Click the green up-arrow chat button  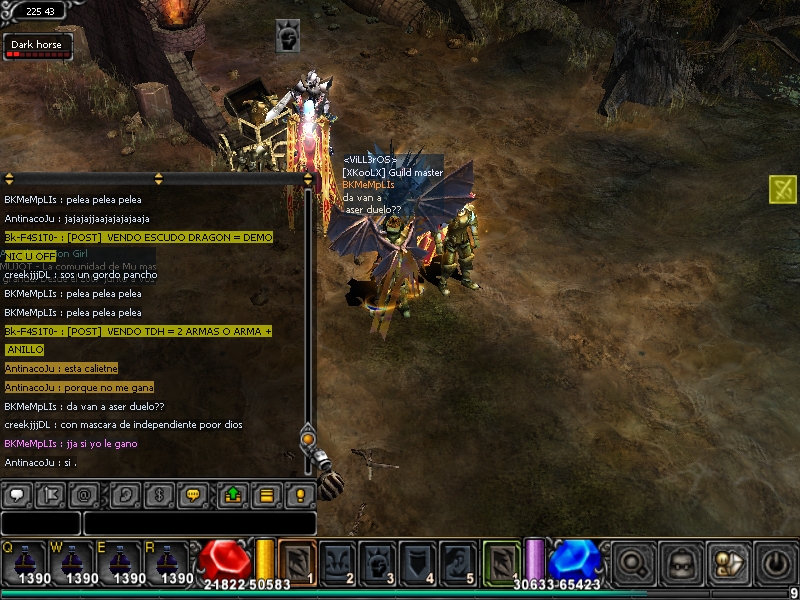(x=234, y=494)
